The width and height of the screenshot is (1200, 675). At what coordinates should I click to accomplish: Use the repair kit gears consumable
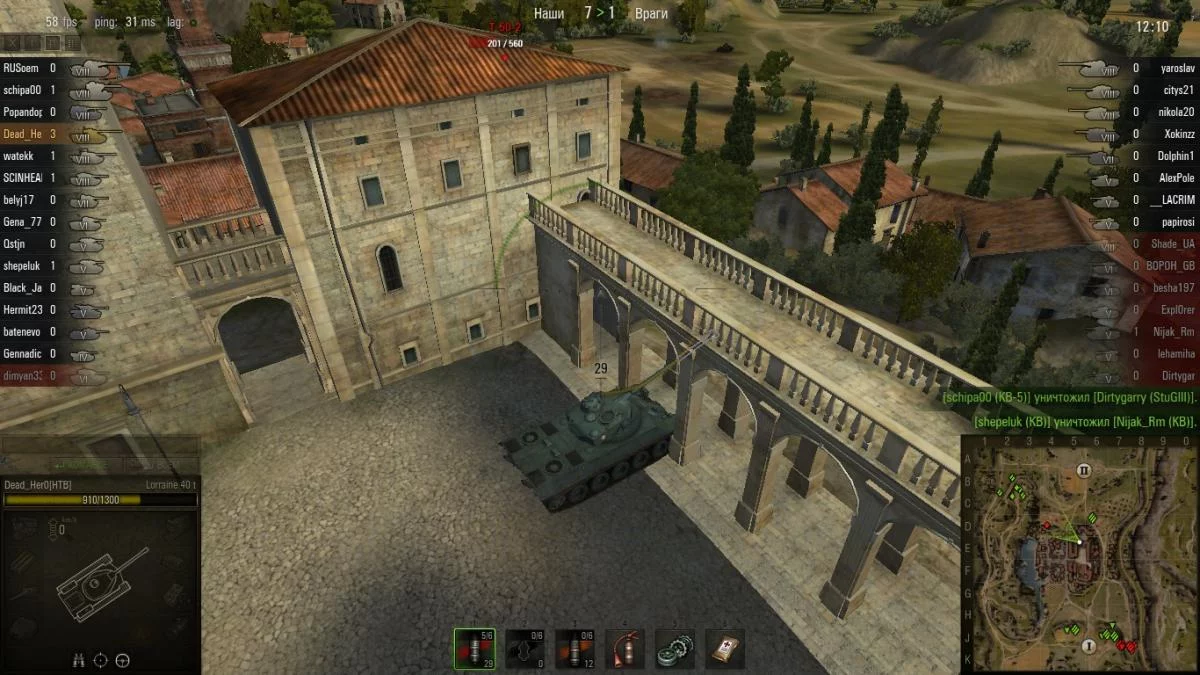[675, 648]
